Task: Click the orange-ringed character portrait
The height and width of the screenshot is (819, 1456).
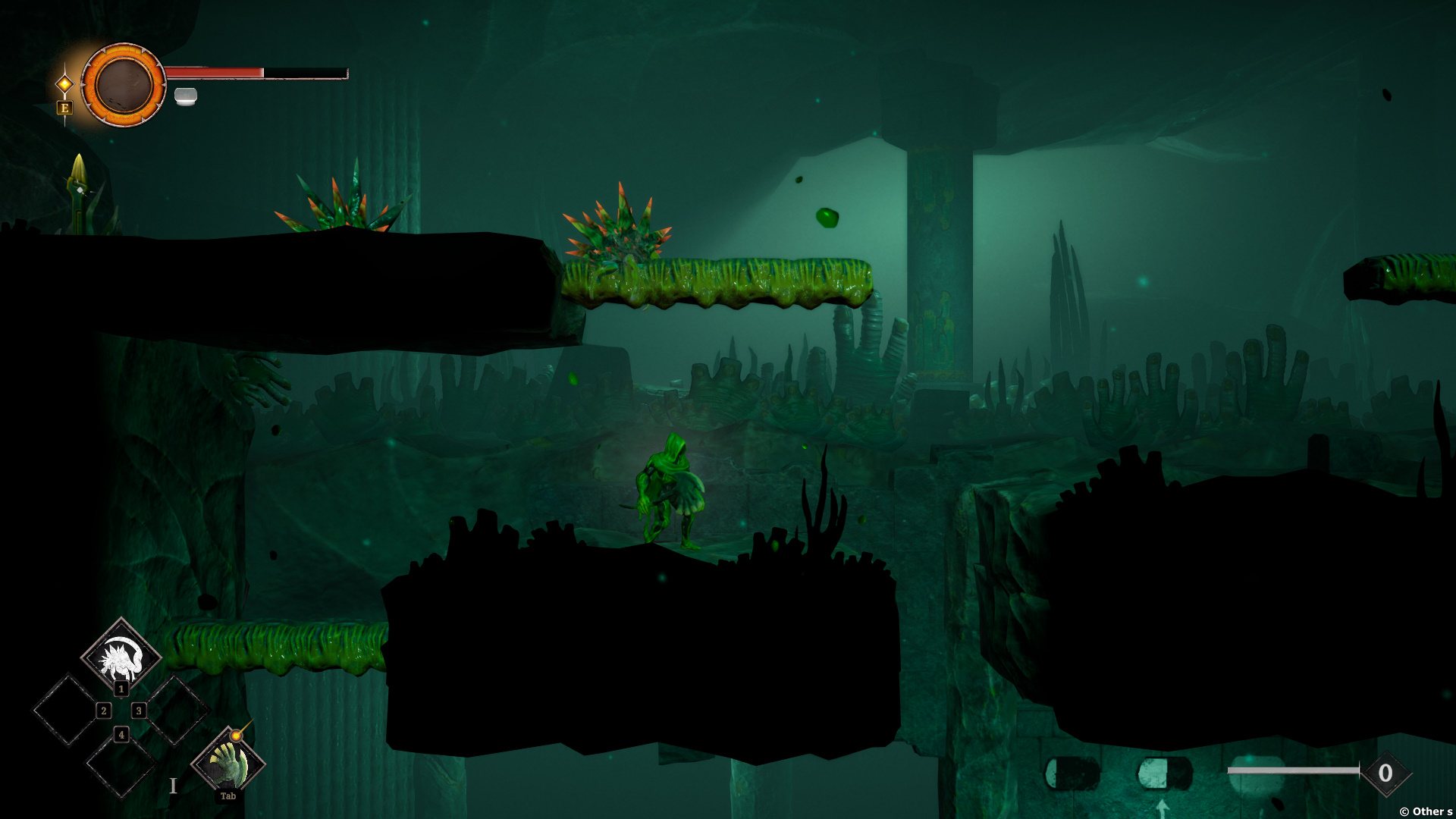Action: (x=123, y=84)
